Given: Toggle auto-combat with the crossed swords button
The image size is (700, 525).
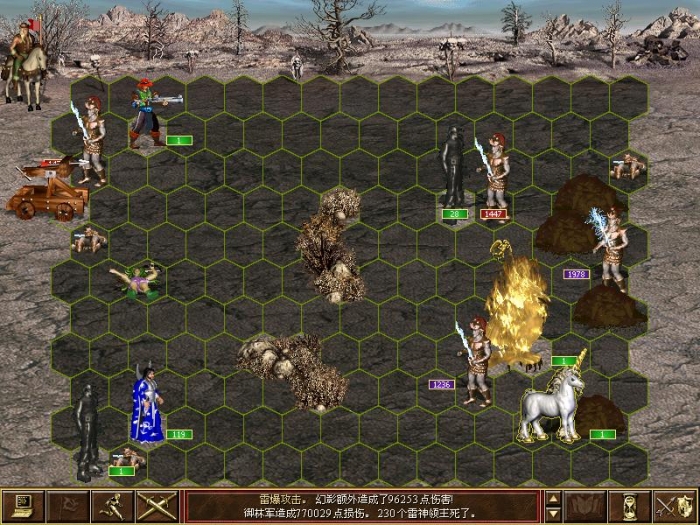Looking at the screenshot, I should pos(155,506).
